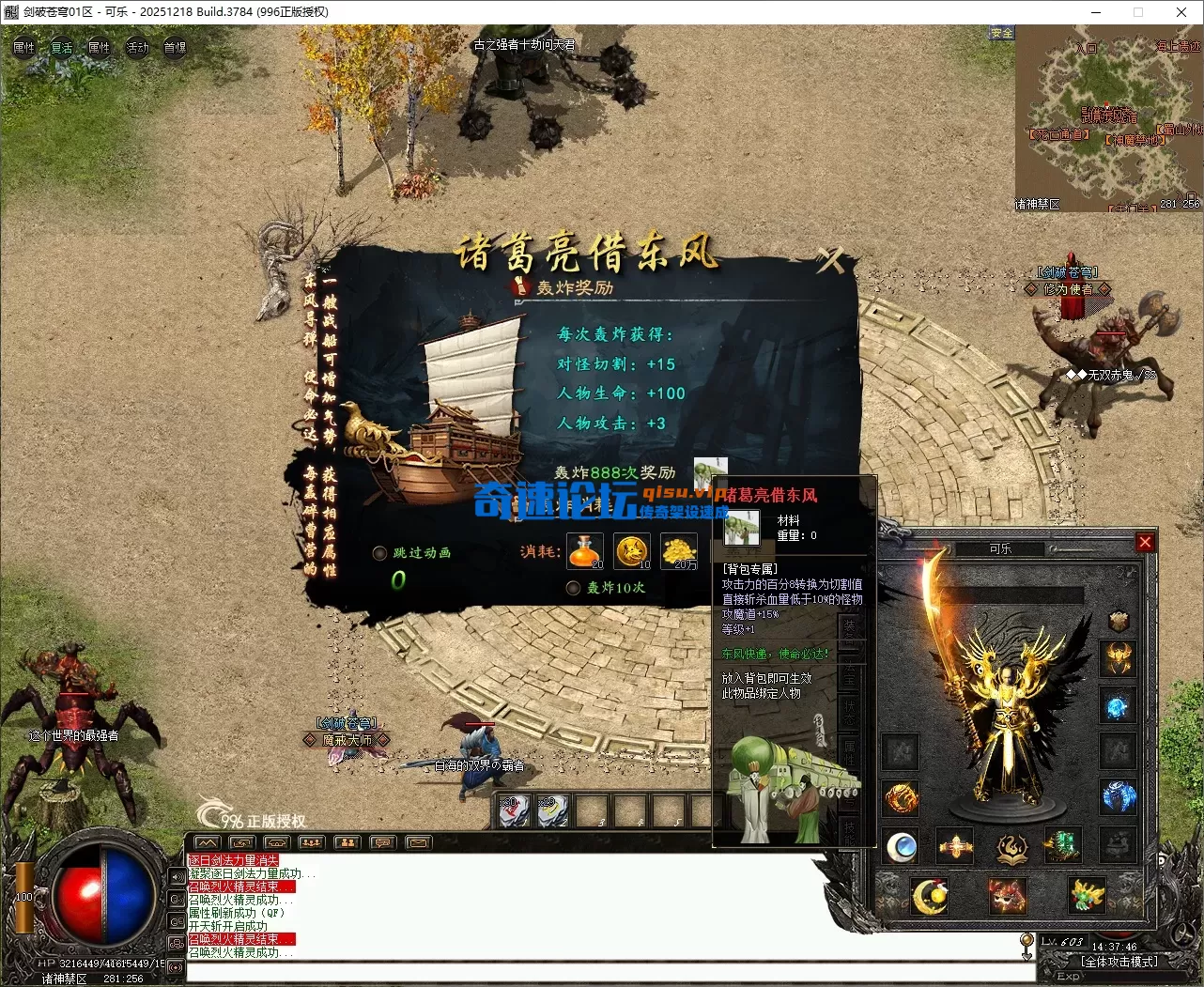The height and width of the screenshot is (987, 1204).
Task: Switch attack mode via 全体攻击模式 label
Action: click(x=1119, y=962)
